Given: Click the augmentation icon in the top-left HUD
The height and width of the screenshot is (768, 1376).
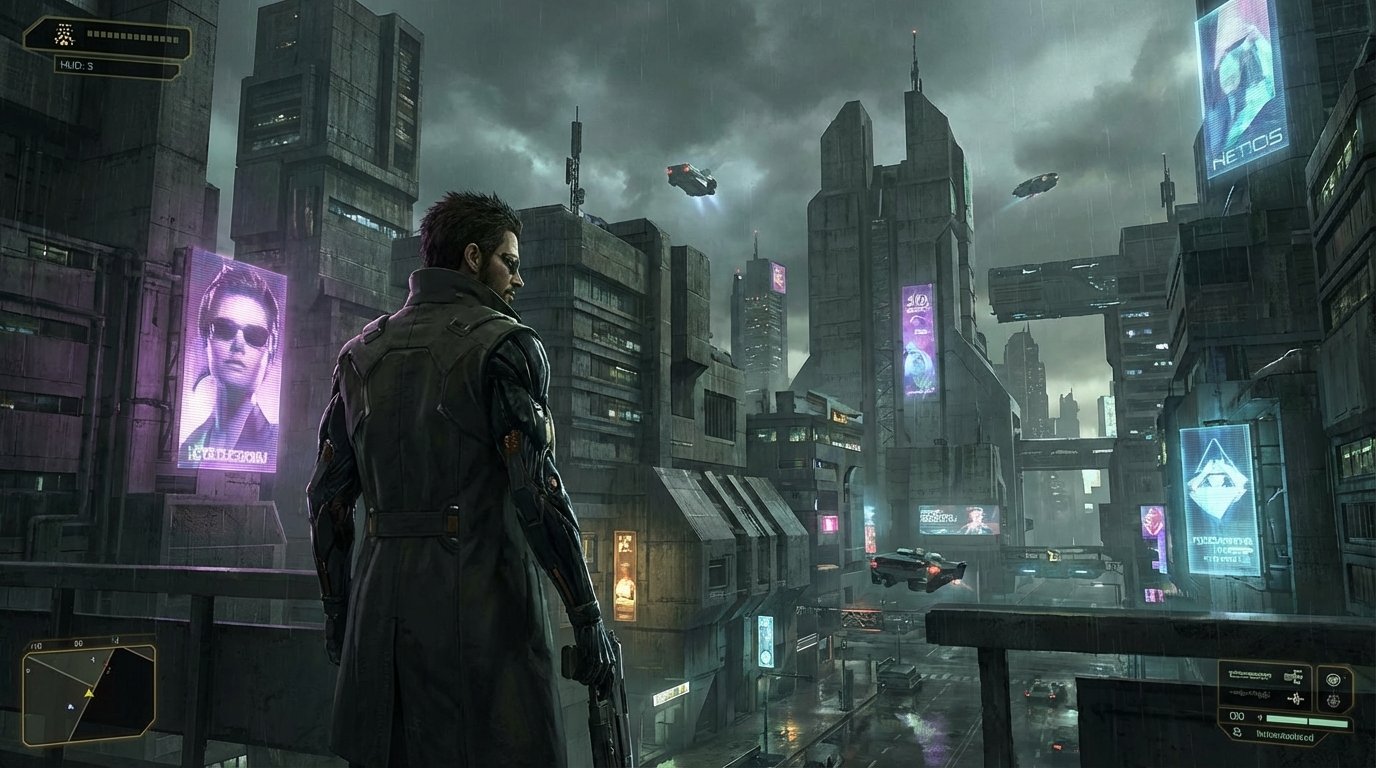Looking at the screenshot, I should tap(65, 34).
